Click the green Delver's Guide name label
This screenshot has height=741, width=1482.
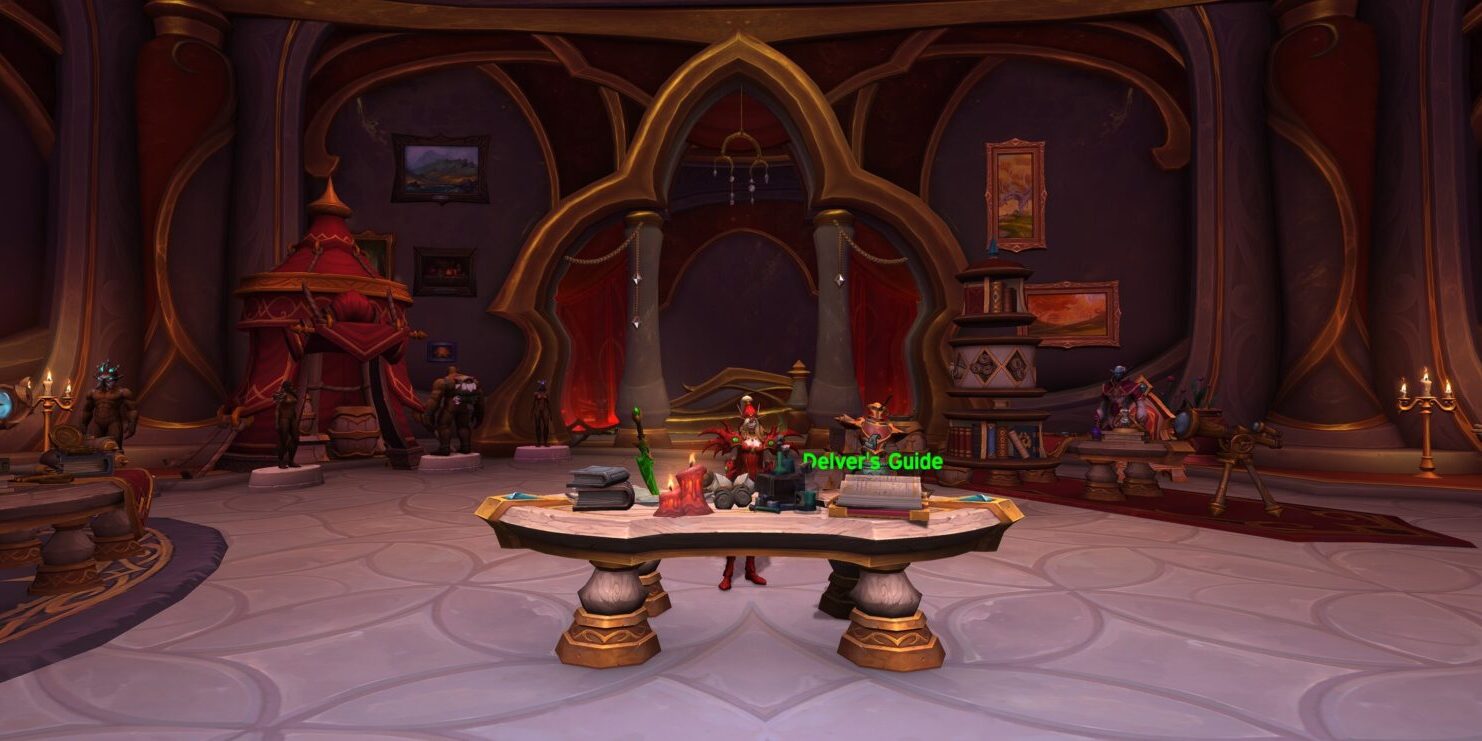(x=872, y=461)
